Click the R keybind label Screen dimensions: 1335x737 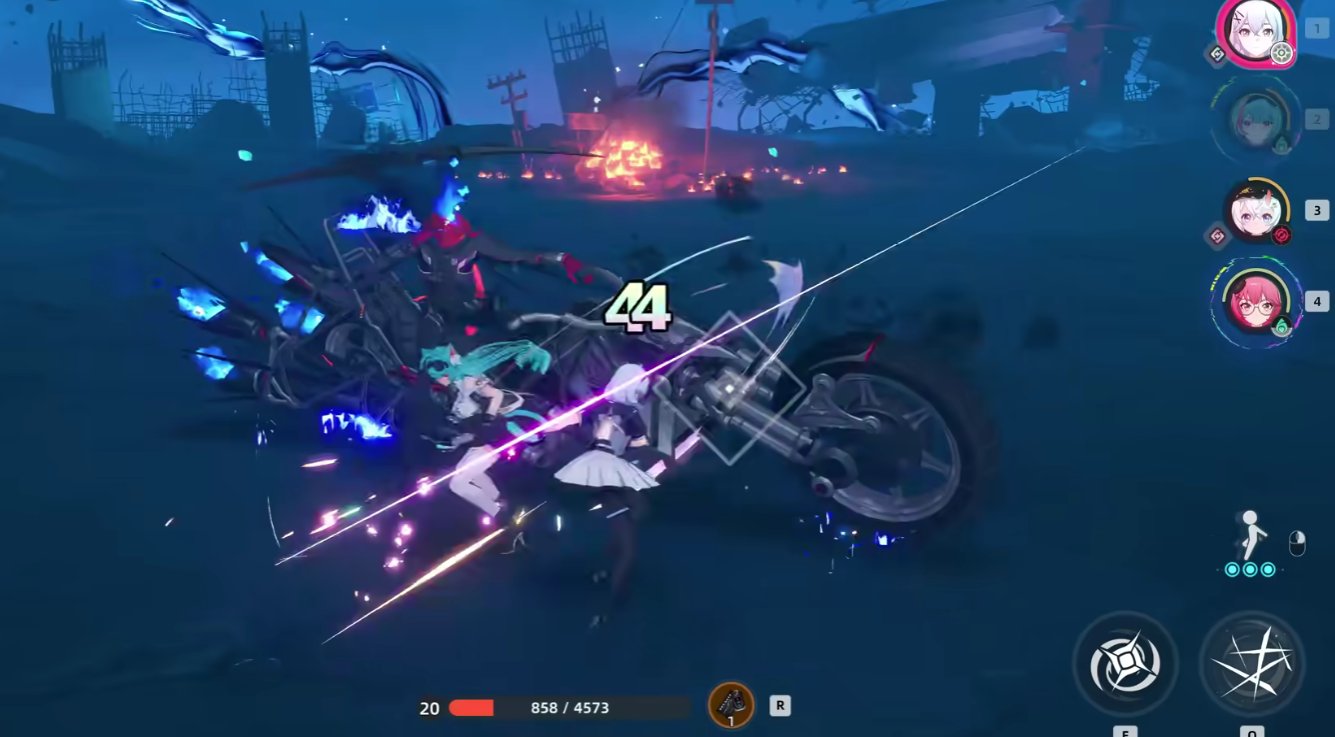[x=779, y=705]
